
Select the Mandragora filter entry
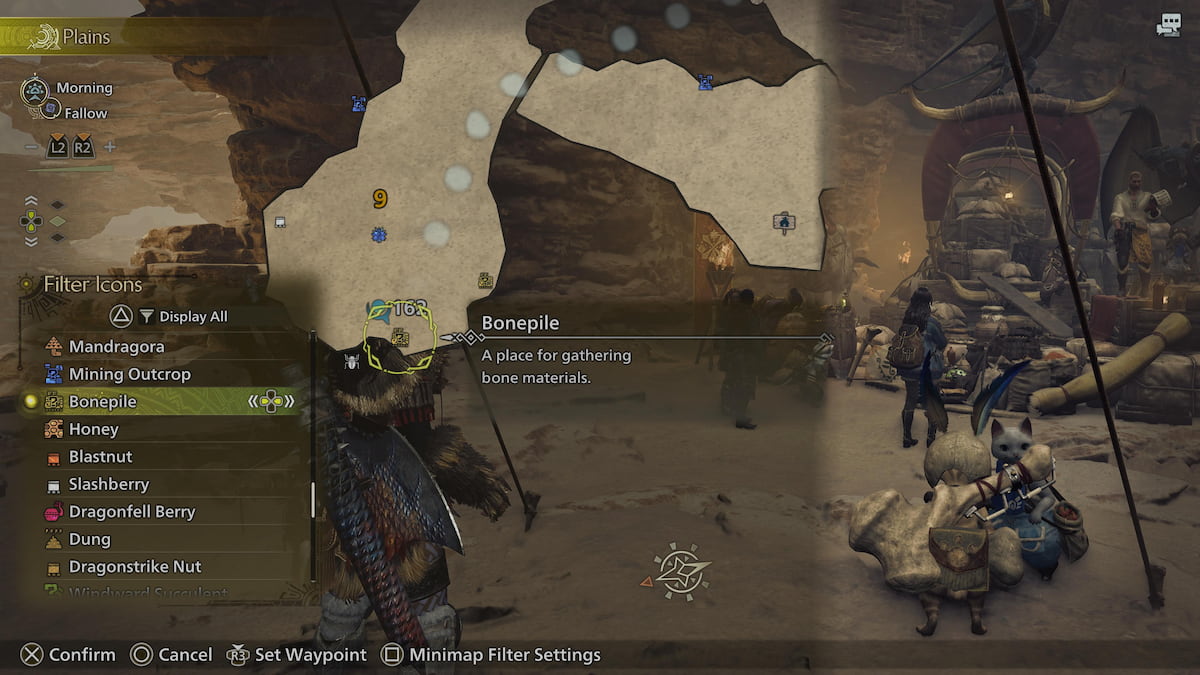(116, 347)
